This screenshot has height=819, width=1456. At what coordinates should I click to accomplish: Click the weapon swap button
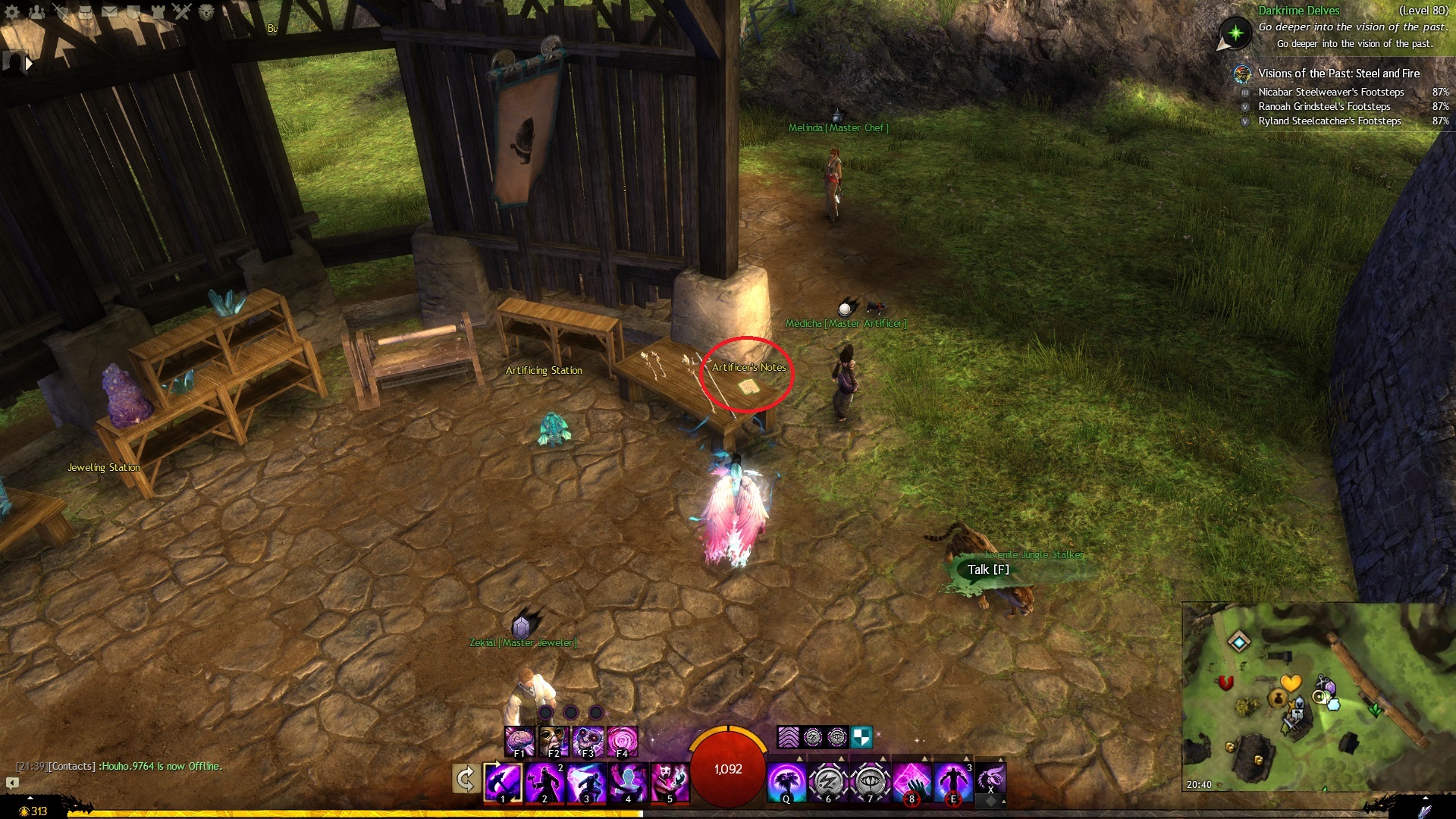click(x=465, y=780)
